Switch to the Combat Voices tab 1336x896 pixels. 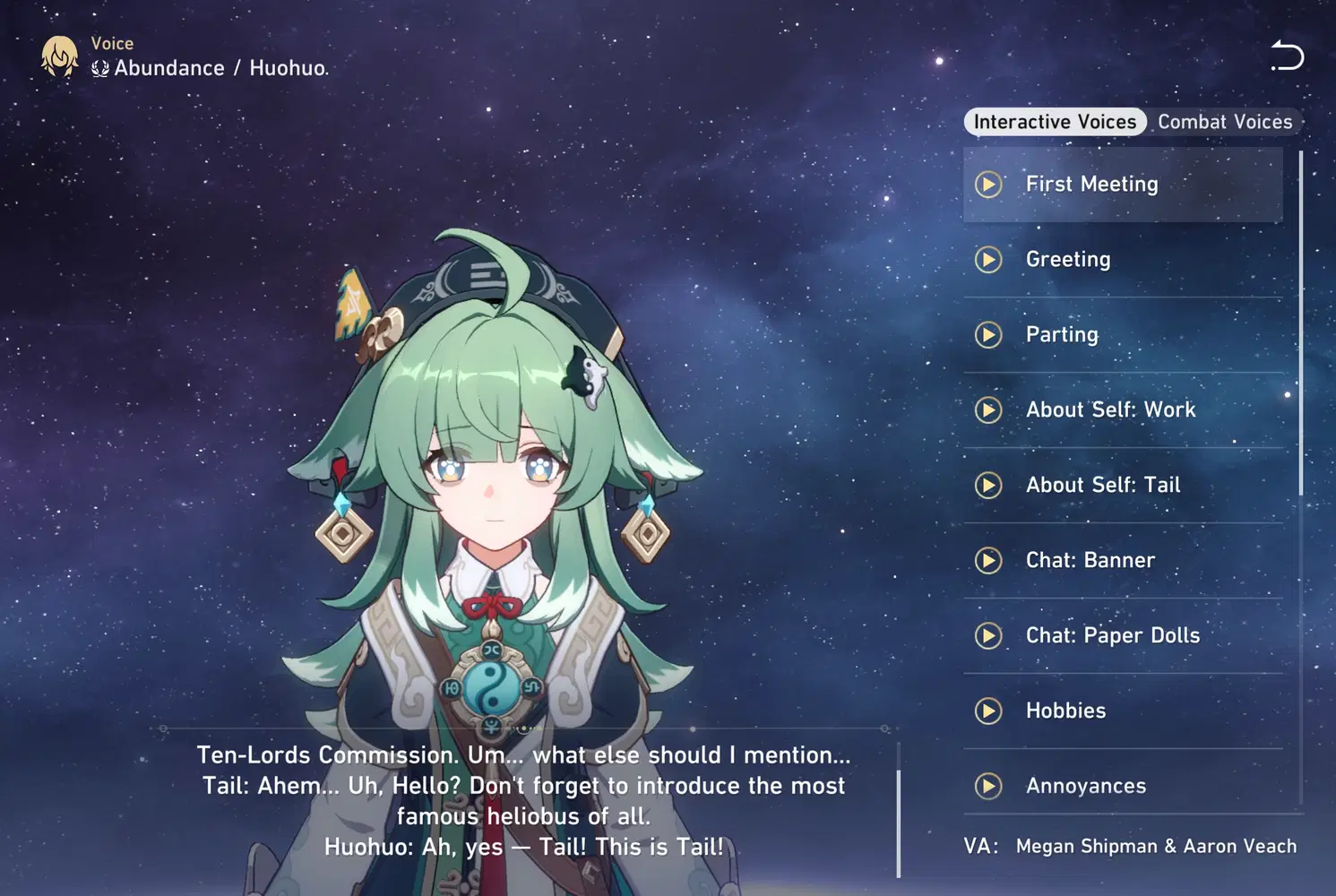[x=1224, y=121]
